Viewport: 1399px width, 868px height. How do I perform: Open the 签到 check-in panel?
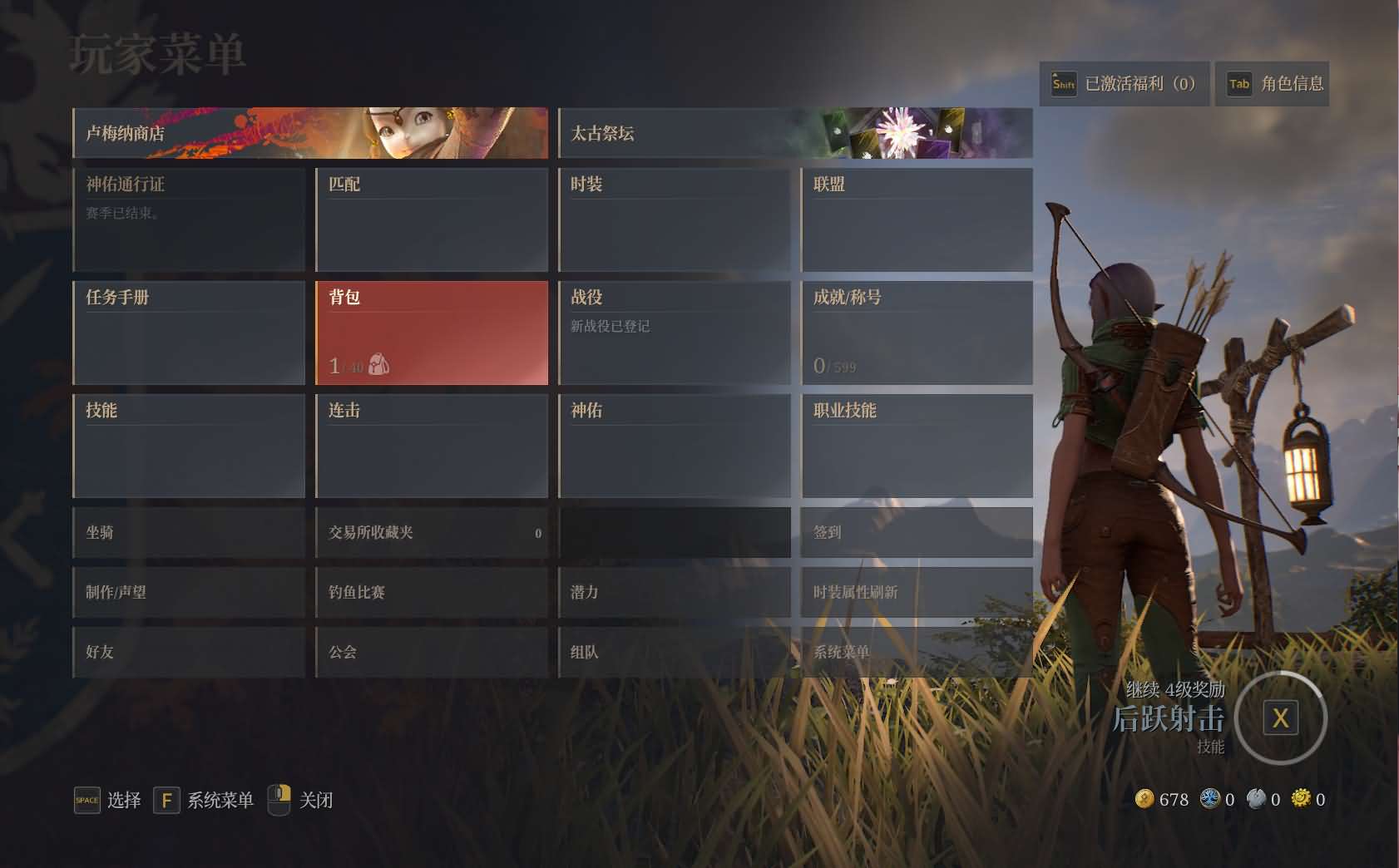(x=916, y=532)
